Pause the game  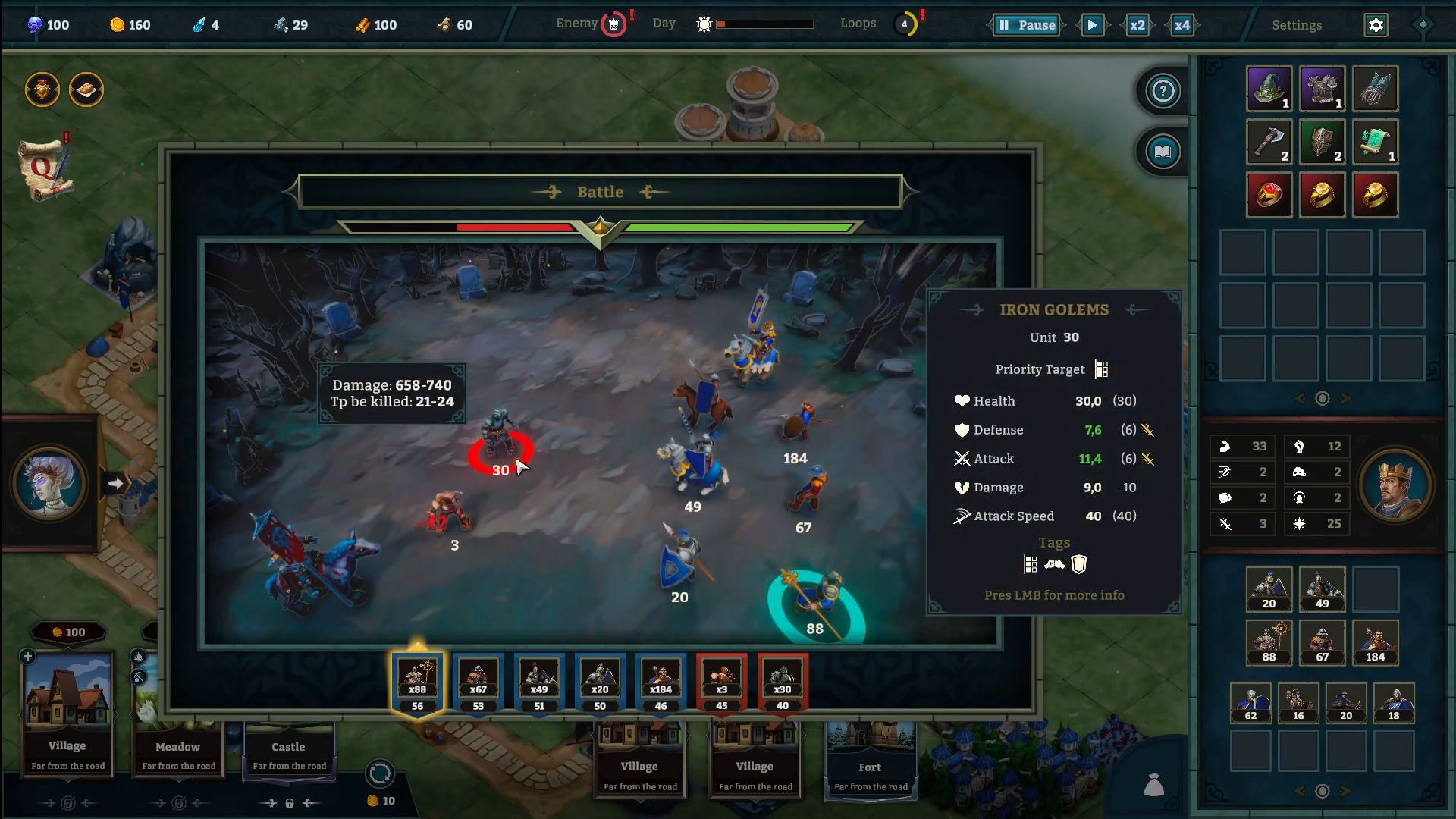[1027, 25]
